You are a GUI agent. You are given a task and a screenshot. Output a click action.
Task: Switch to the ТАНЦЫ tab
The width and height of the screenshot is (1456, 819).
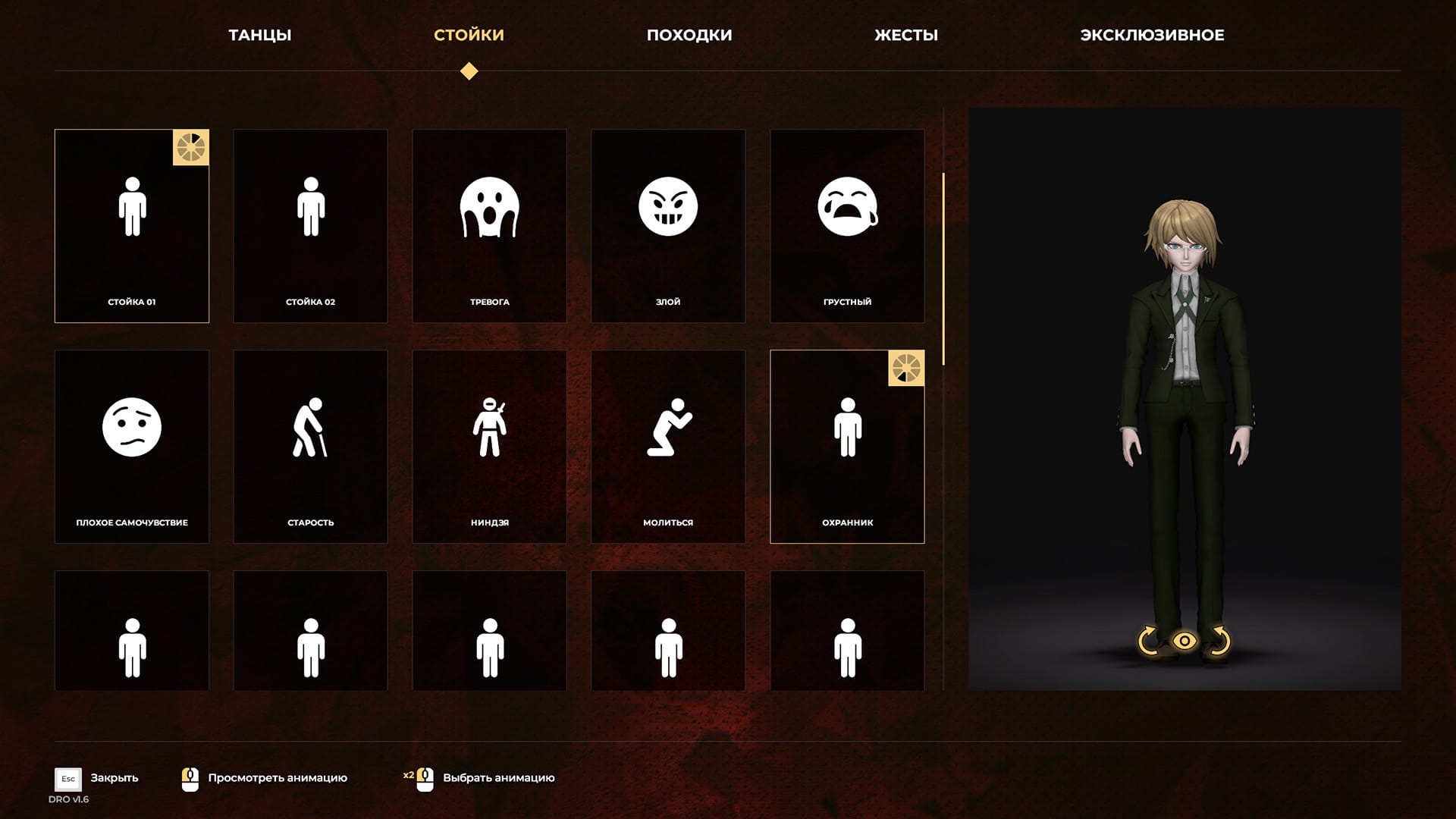coord(259,35)
